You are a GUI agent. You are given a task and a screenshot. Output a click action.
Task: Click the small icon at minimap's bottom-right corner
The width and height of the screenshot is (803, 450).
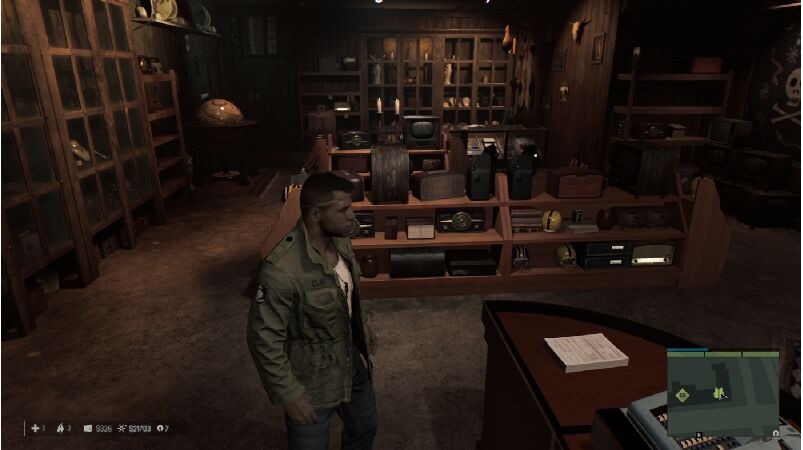pos(776,432)
